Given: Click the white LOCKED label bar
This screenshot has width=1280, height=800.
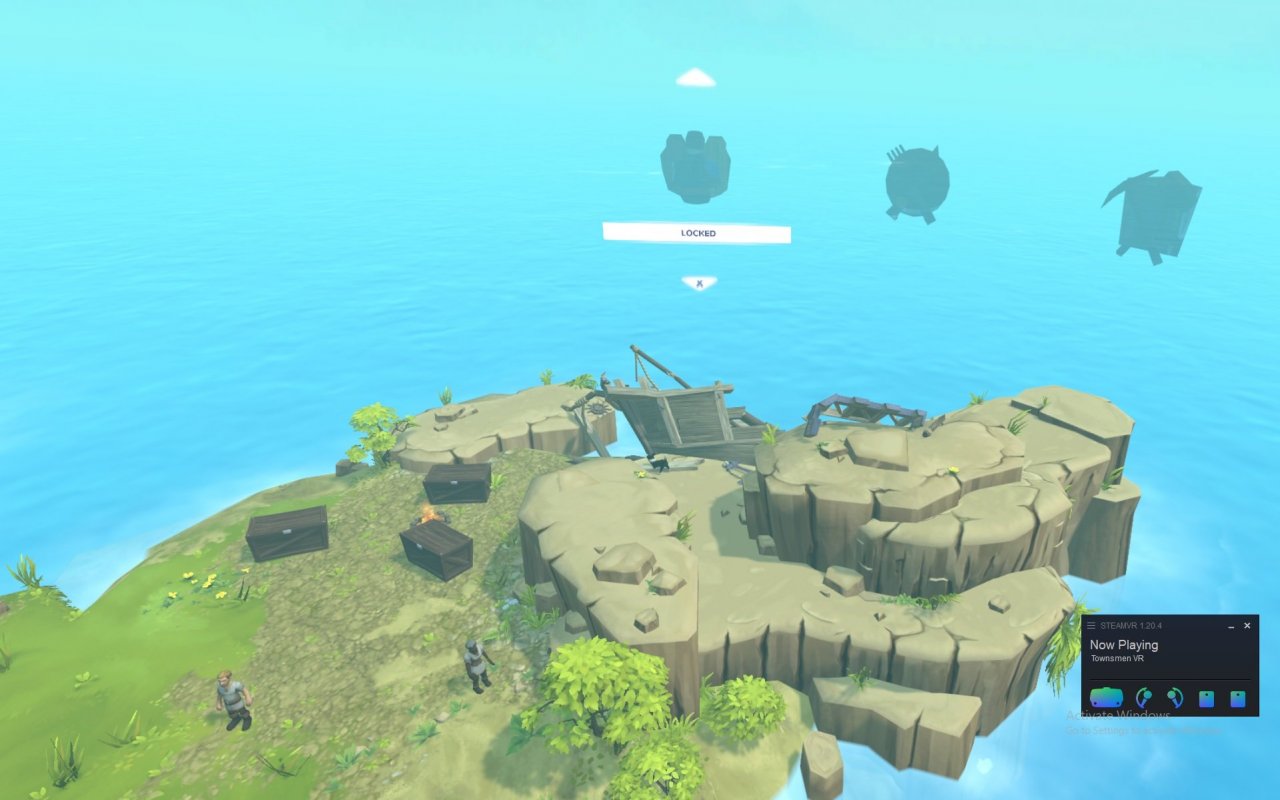Looking at the screenshot, I should [x=697, y=233].
